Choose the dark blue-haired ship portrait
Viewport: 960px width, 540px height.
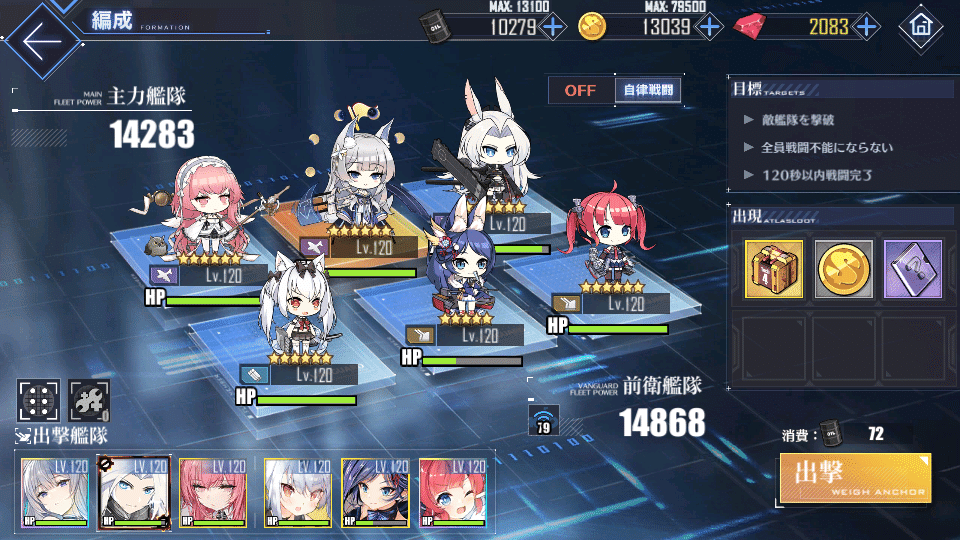(x=375, y=492)
